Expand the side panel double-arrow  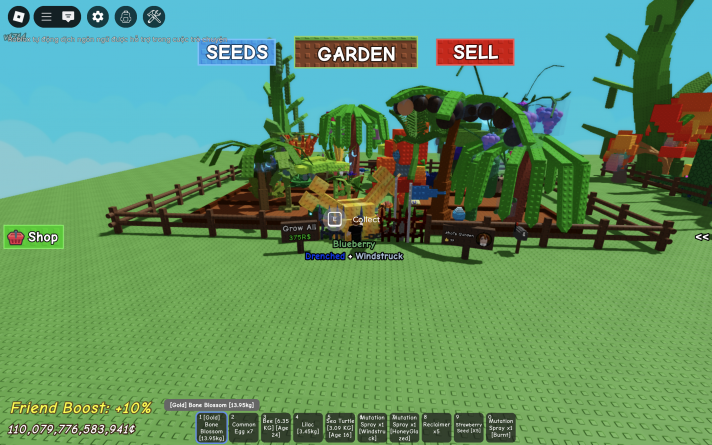(702, 237)
